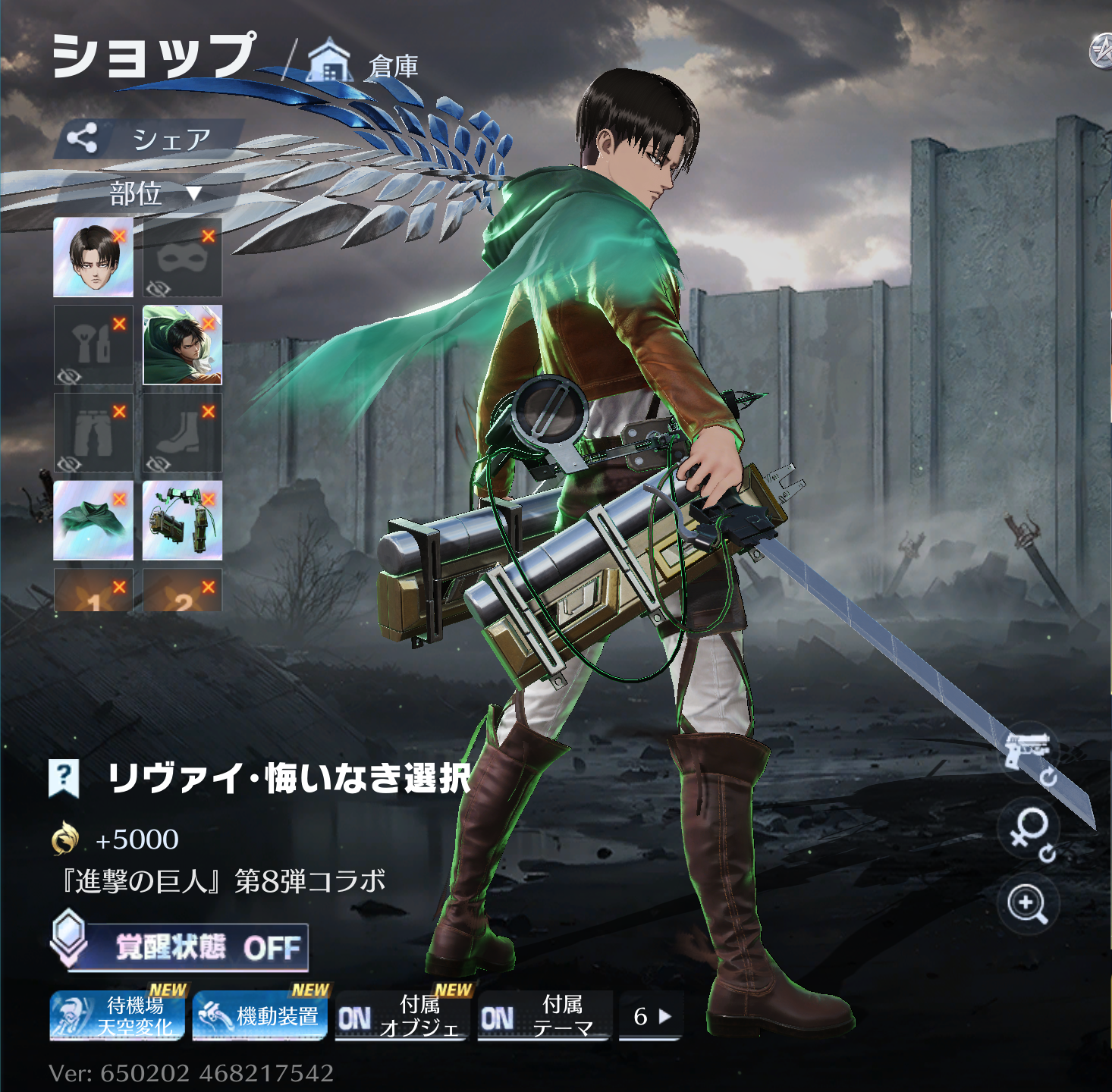
Task: Toggle the 付属オブジェ ON switch
Action: [401, 1017]
